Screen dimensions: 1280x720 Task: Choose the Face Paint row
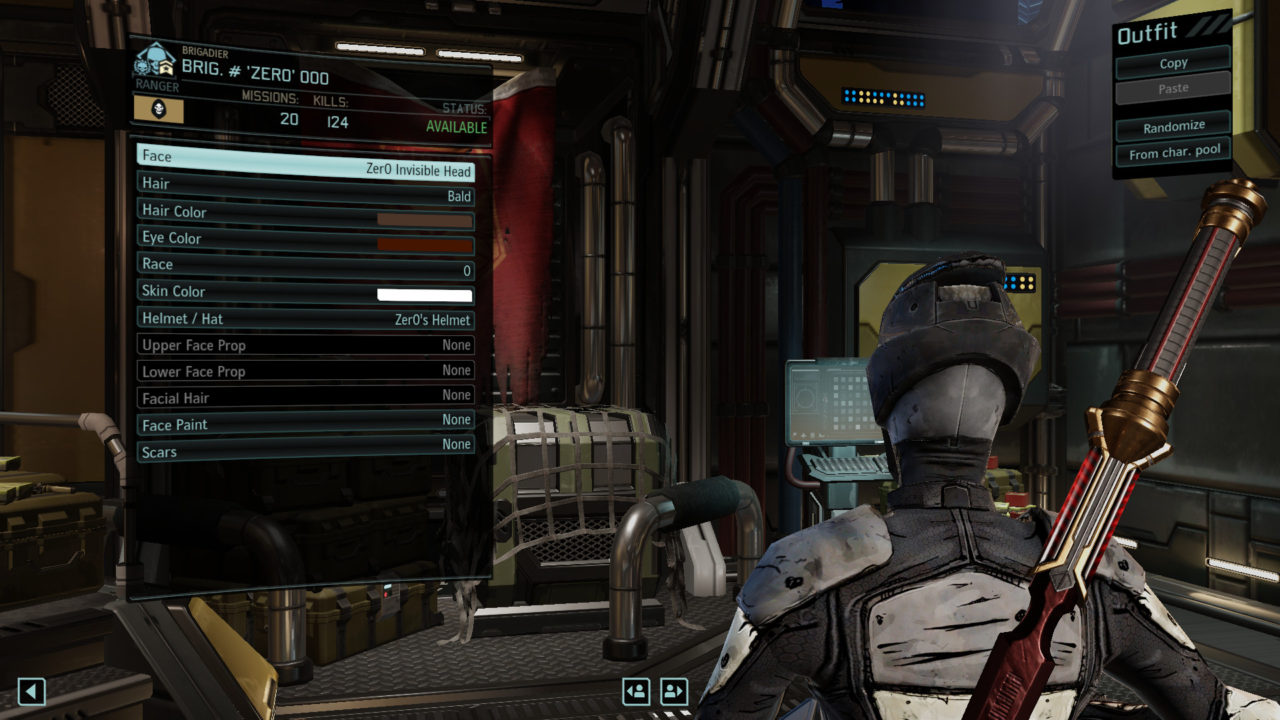305,424
